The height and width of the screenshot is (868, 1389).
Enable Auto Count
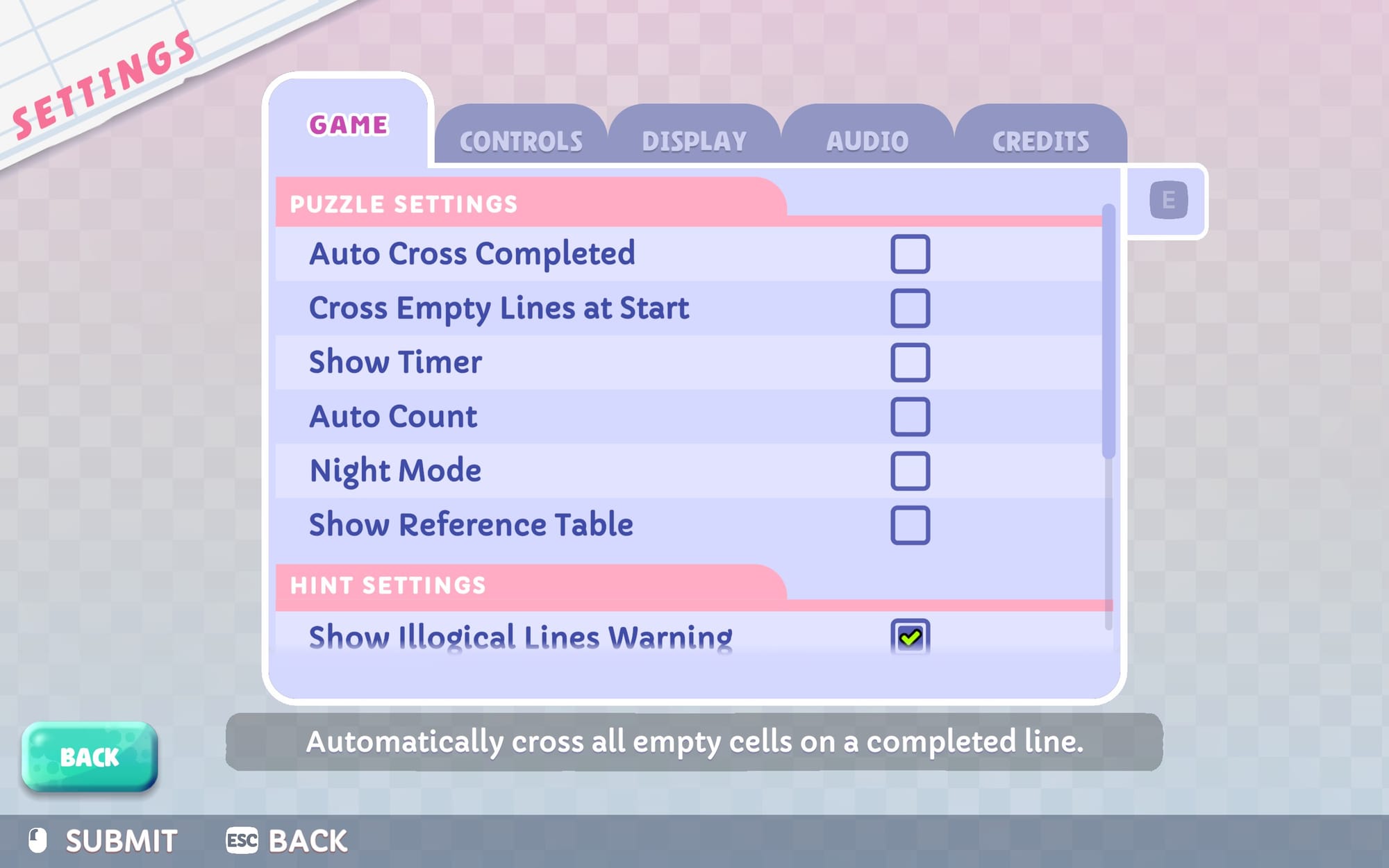(x=911, y=417)
